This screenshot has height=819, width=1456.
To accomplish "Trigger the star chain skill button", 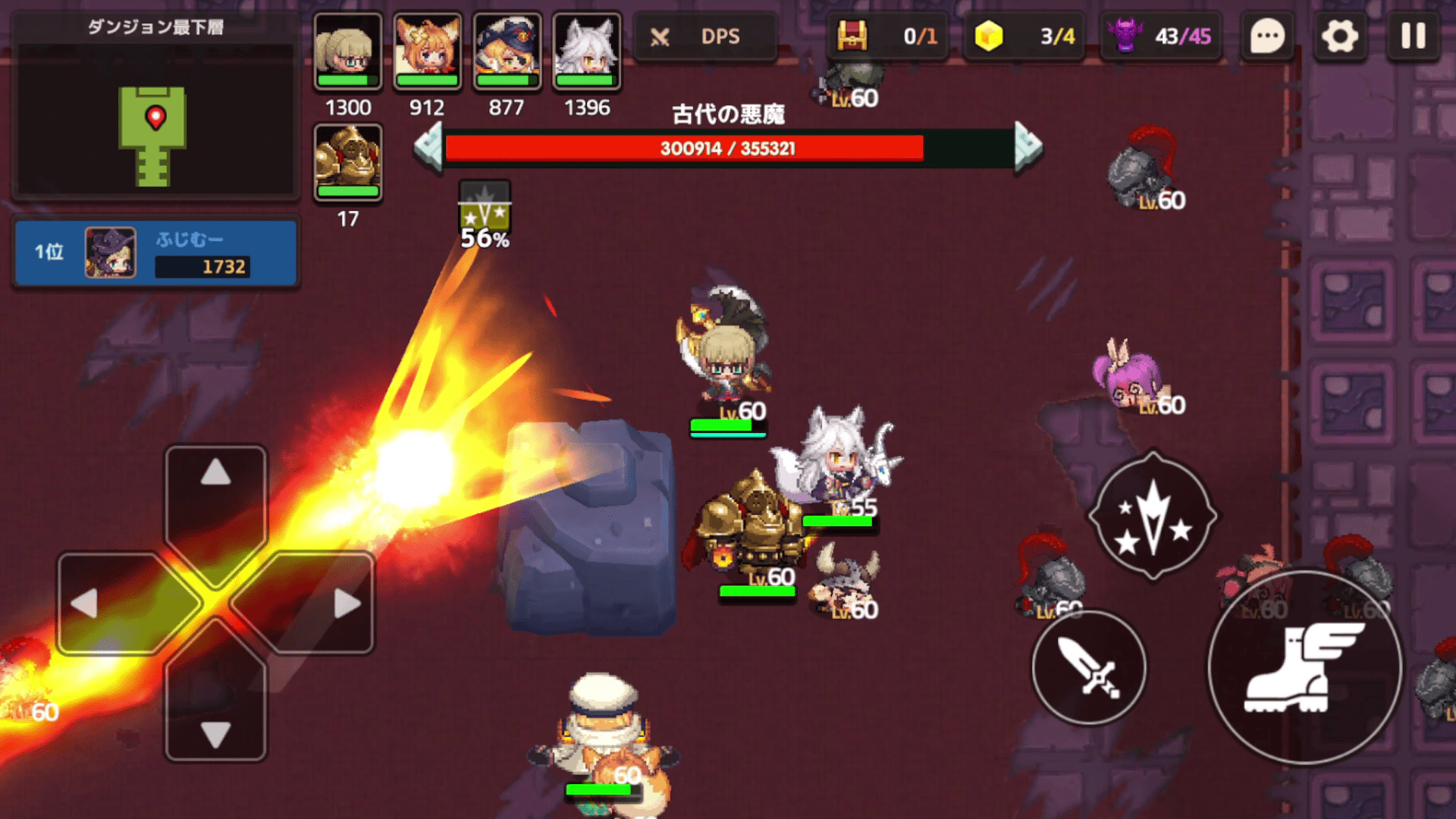I will [x=1153, y=516].
